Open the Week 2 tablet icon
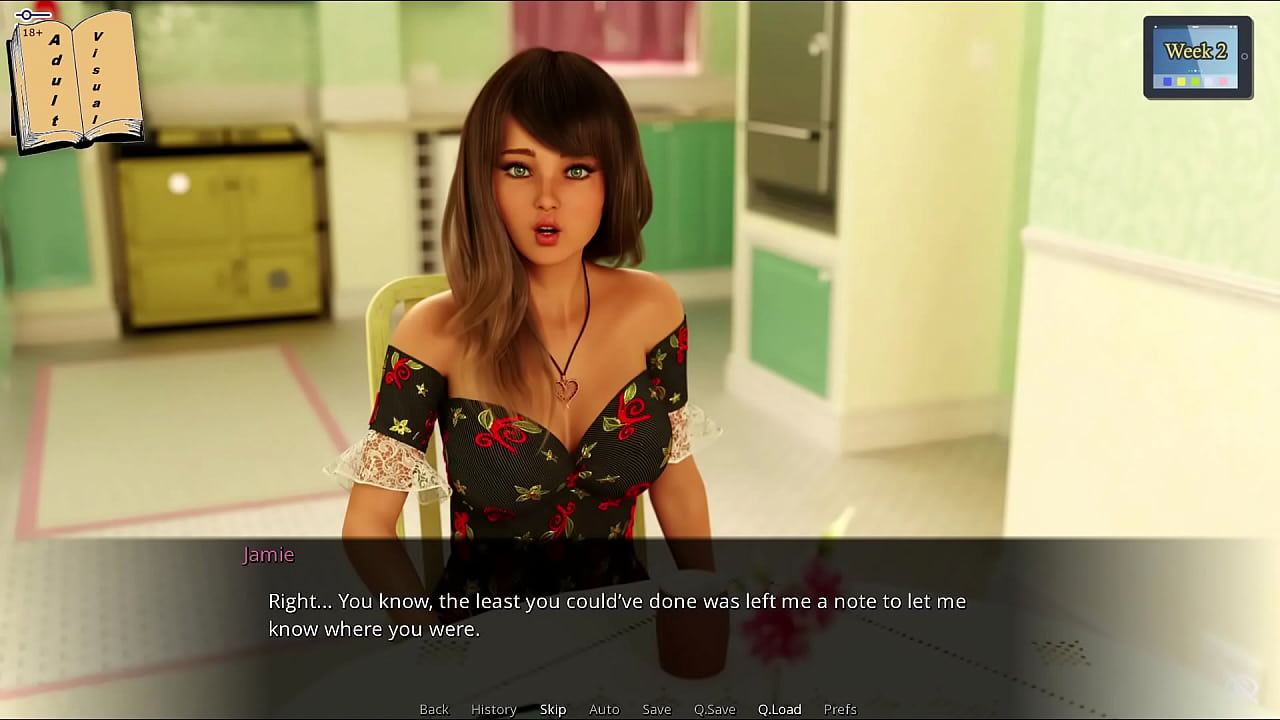 click(x=1197, y=57)
